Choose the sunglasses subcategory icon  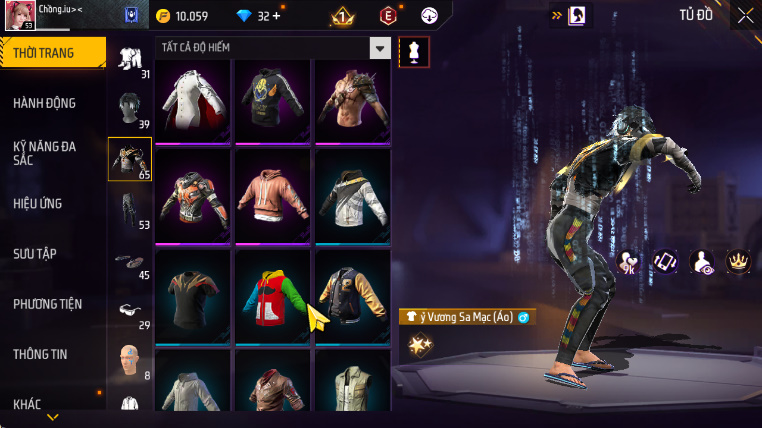tap(130, 310)
